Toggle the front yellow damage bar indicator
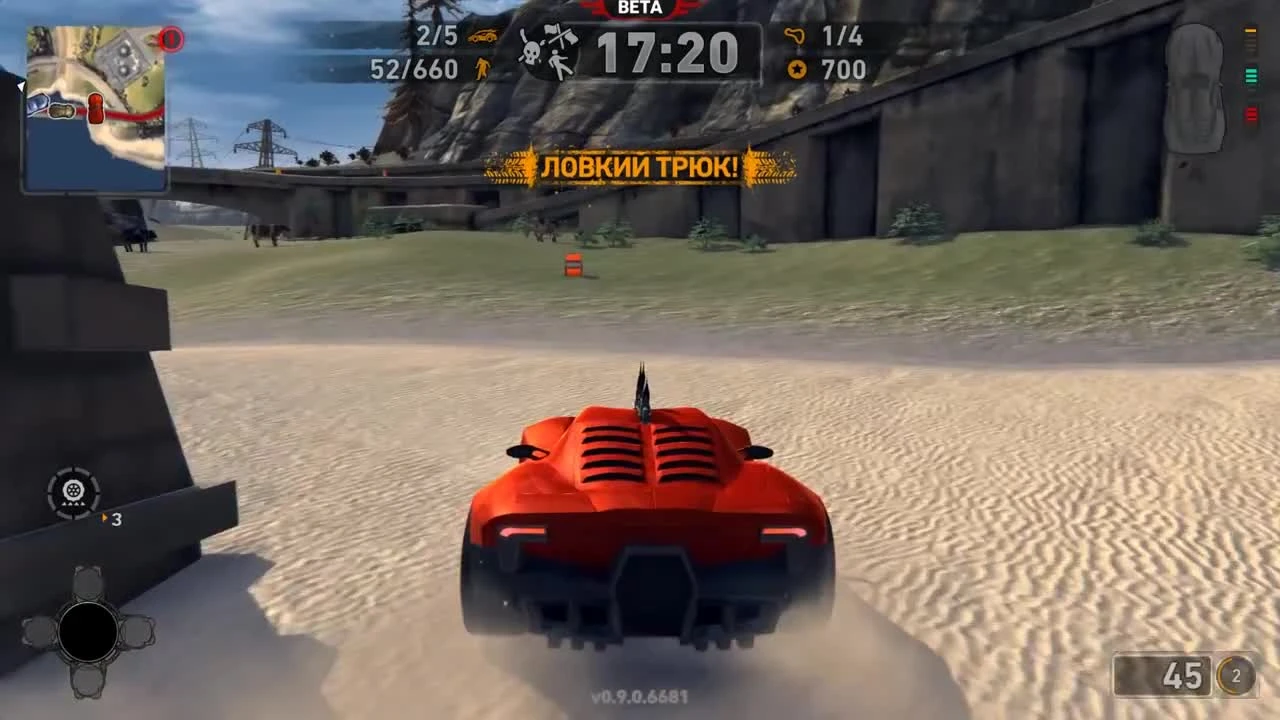Screen dimensions: 1280x720 click(x=1250, y=30)
